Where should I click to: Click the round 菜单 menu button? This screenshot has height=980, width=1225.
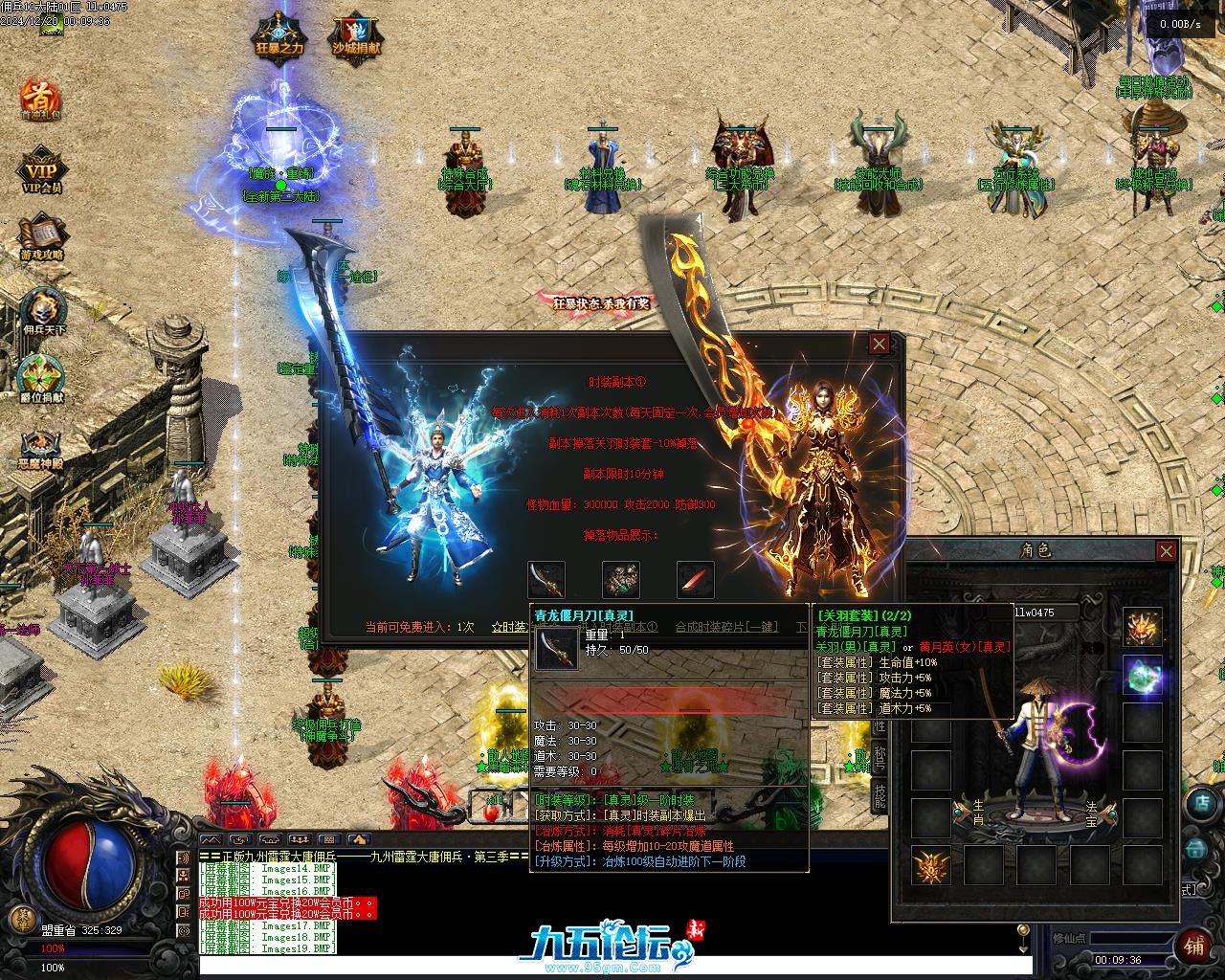click(19, 918)
